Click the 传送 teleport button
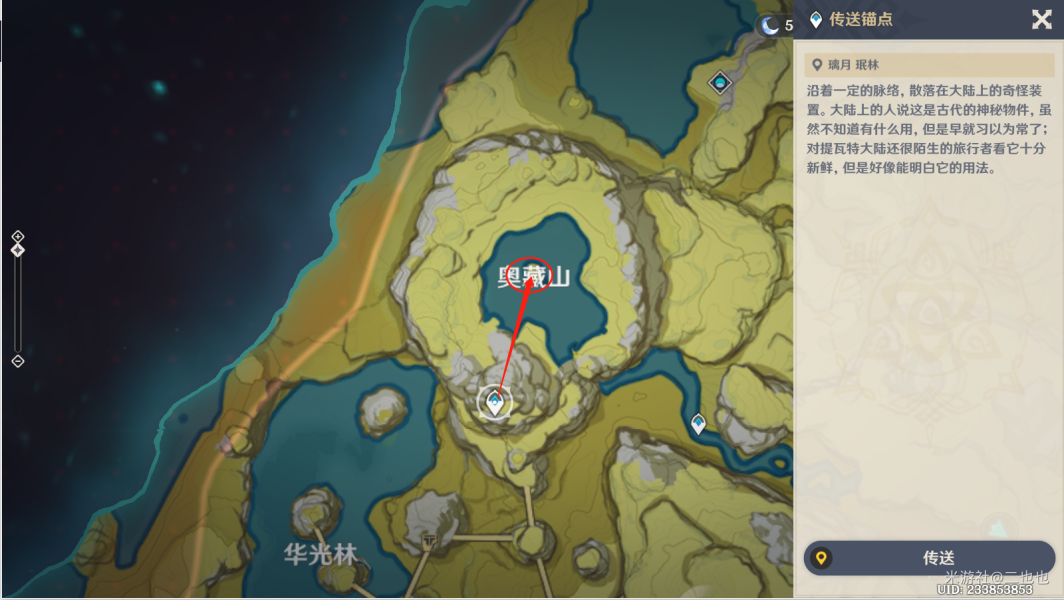Screen dimensions: 1064x600 tap(929, 558)
